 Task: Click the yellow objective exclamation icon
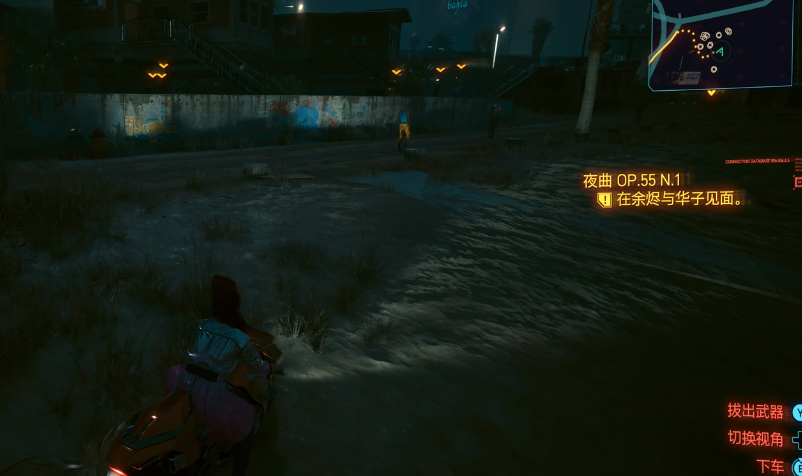(x=603, y=199)
